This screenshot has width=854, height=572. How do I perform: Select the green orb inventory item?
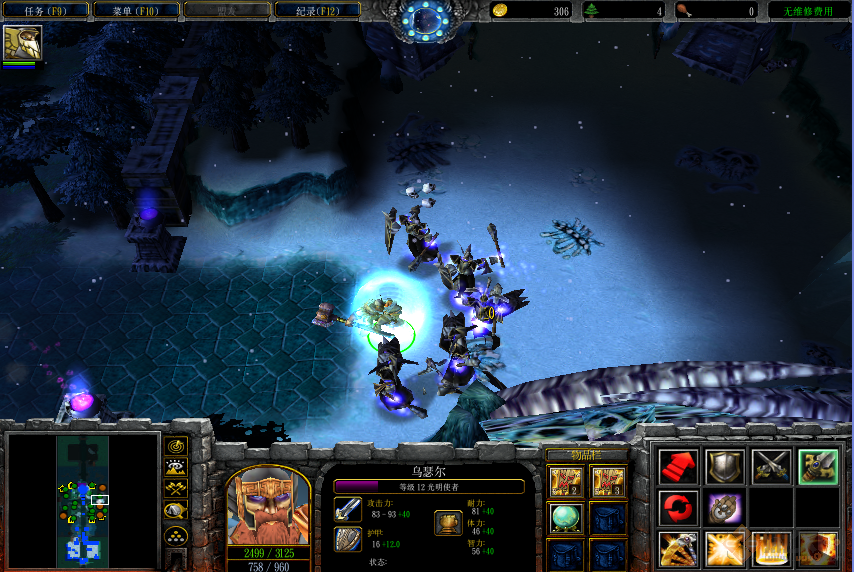[x=566, y=518]
